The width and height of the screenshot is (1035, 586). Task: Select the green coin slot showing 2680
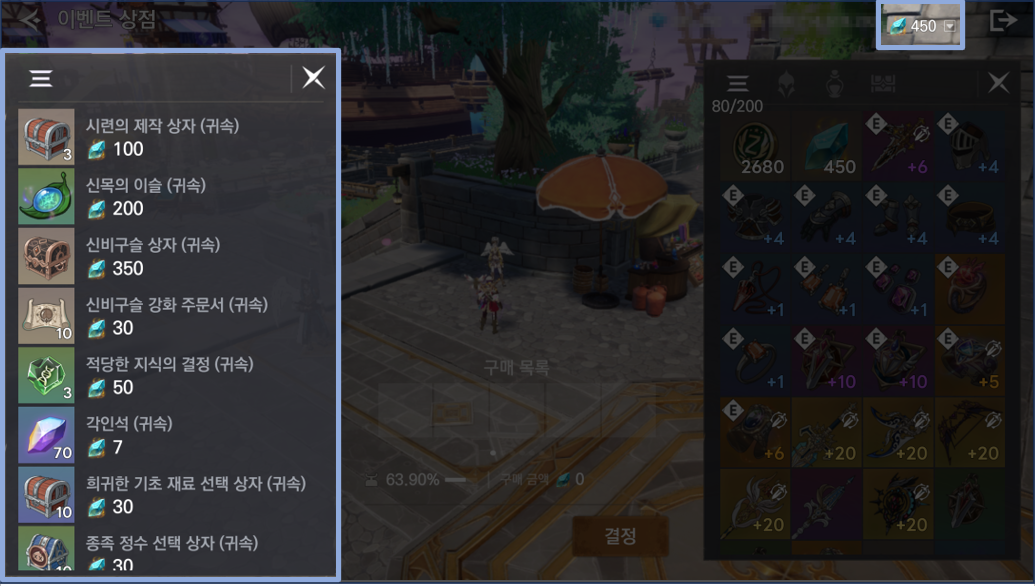(756, 146)
